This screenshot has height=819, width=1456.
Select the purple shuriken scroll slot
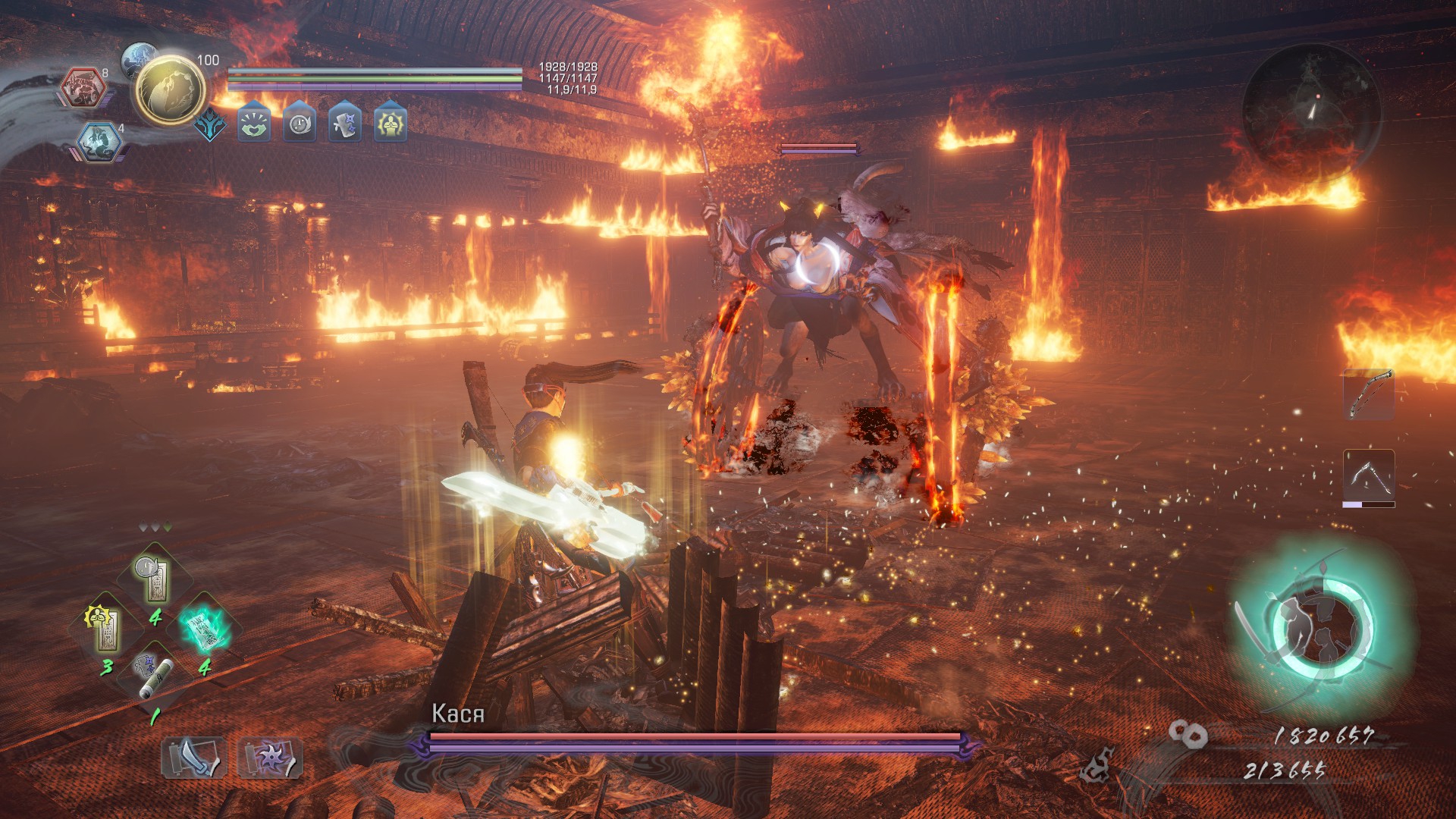click(270, 757)
